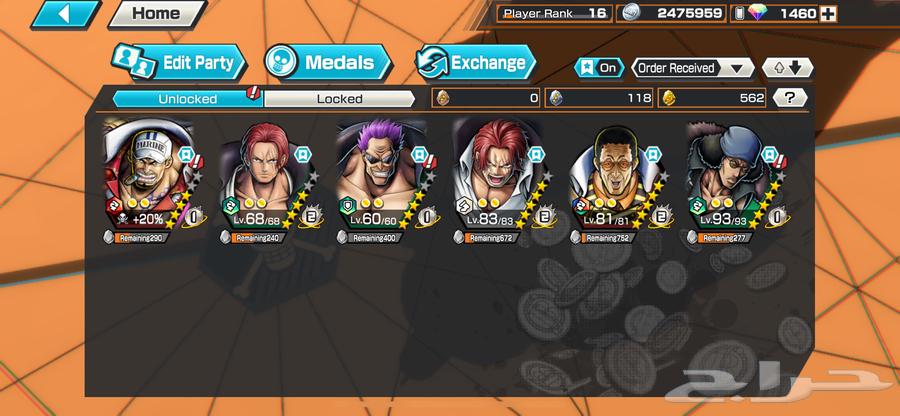Go back with the arrow button
Viewport: 900px width, 416px height.
pyautogui.click(x=50, y=14)
